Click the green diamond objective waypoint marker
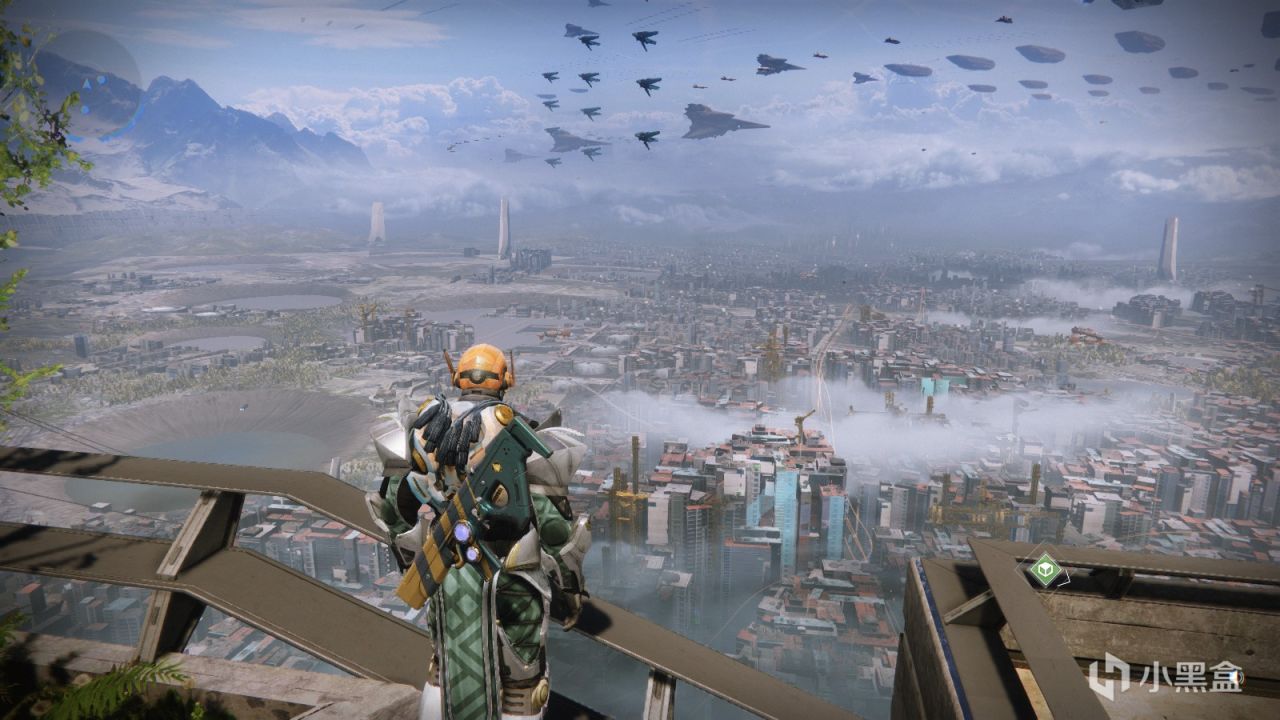This screenshot has width=1280, height=720. [x=1044, y=570]
